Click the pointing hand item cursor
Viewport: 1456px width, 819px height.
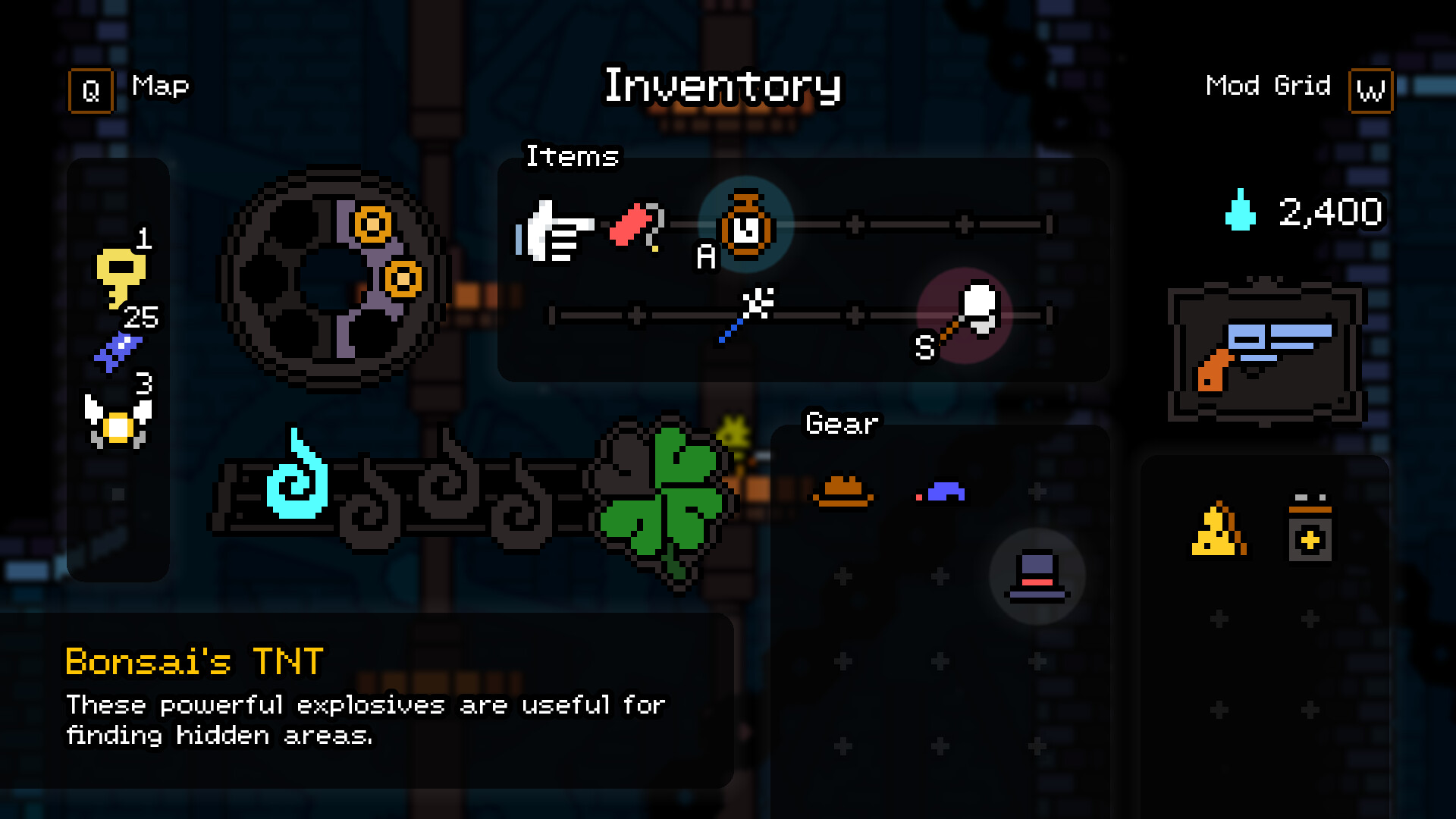pos(555,227)
